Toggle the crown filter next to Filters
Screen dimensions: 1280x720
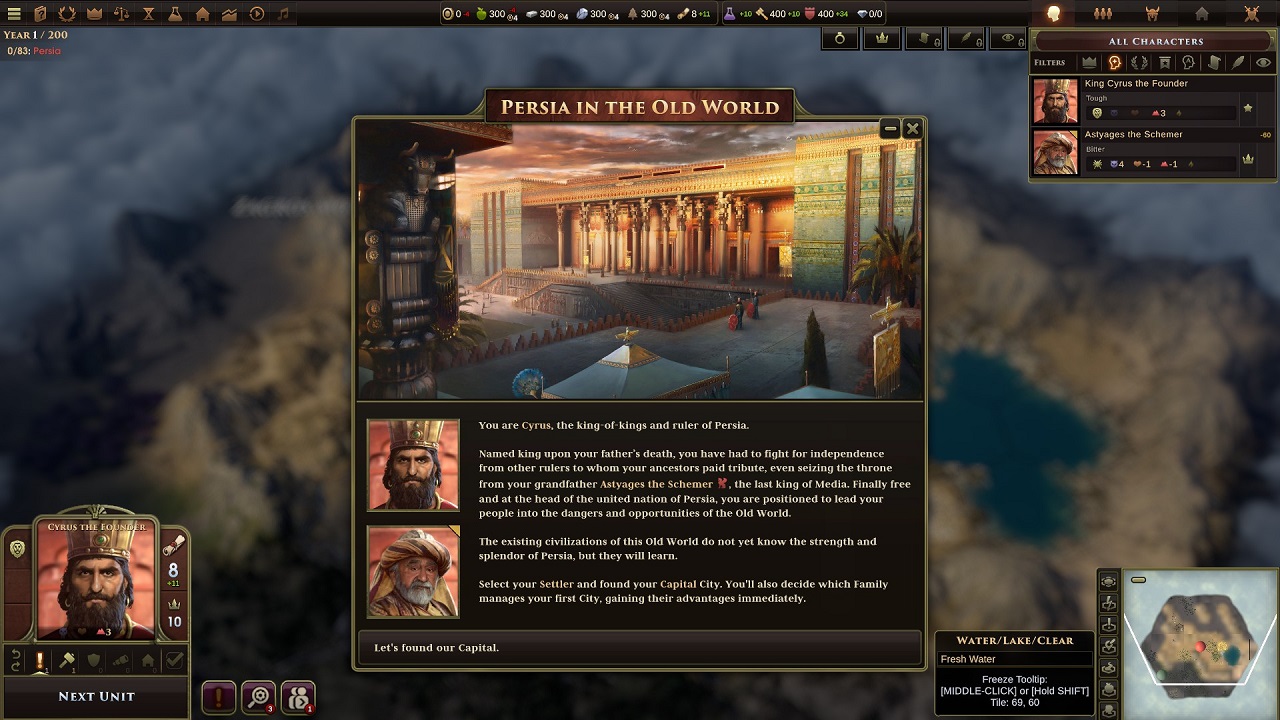tap(1090, 62)
